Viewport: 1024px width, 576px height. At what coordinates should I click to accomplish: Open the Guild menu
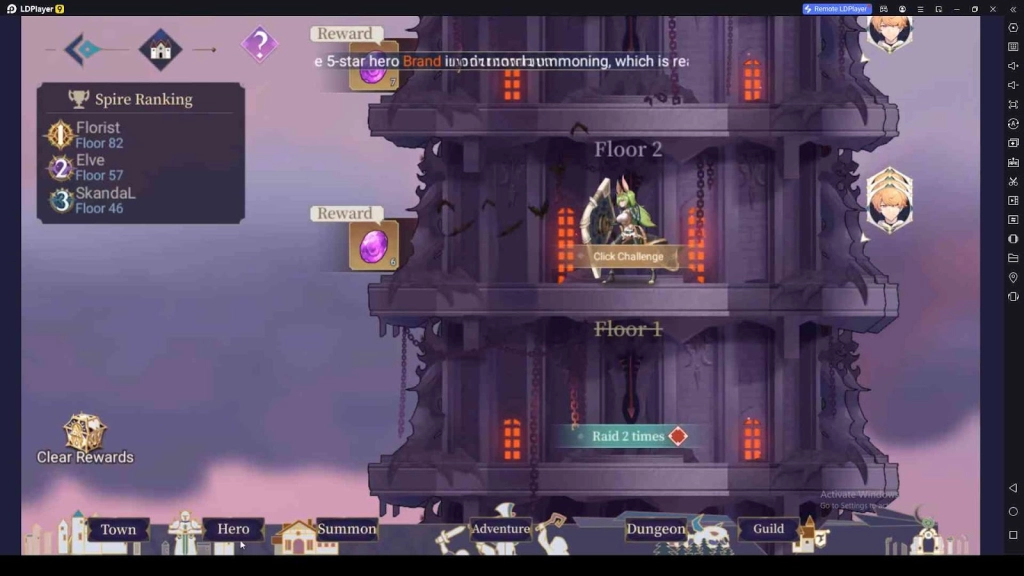(768, 529)
